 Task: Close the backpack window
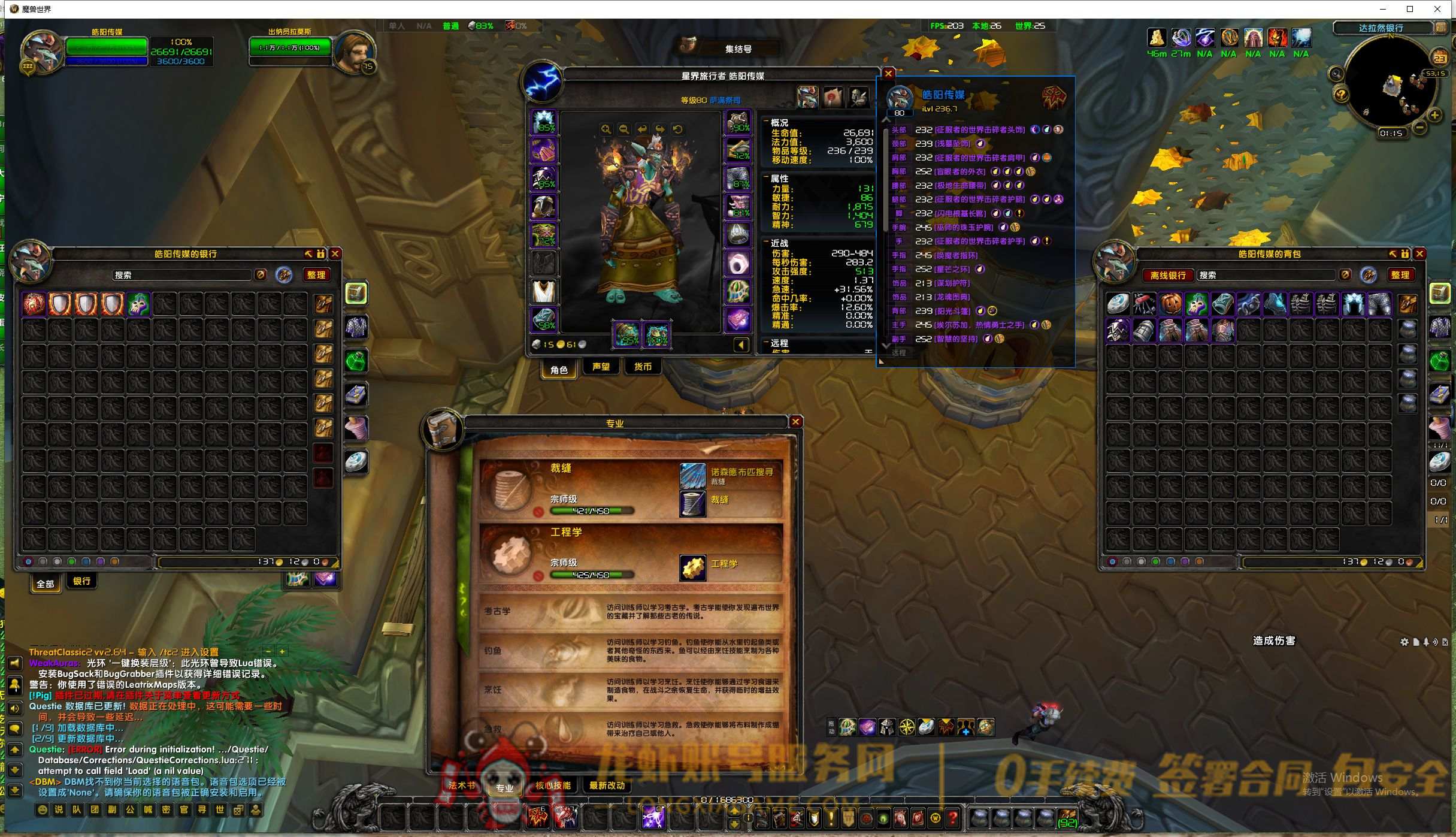click(1419, 254)
